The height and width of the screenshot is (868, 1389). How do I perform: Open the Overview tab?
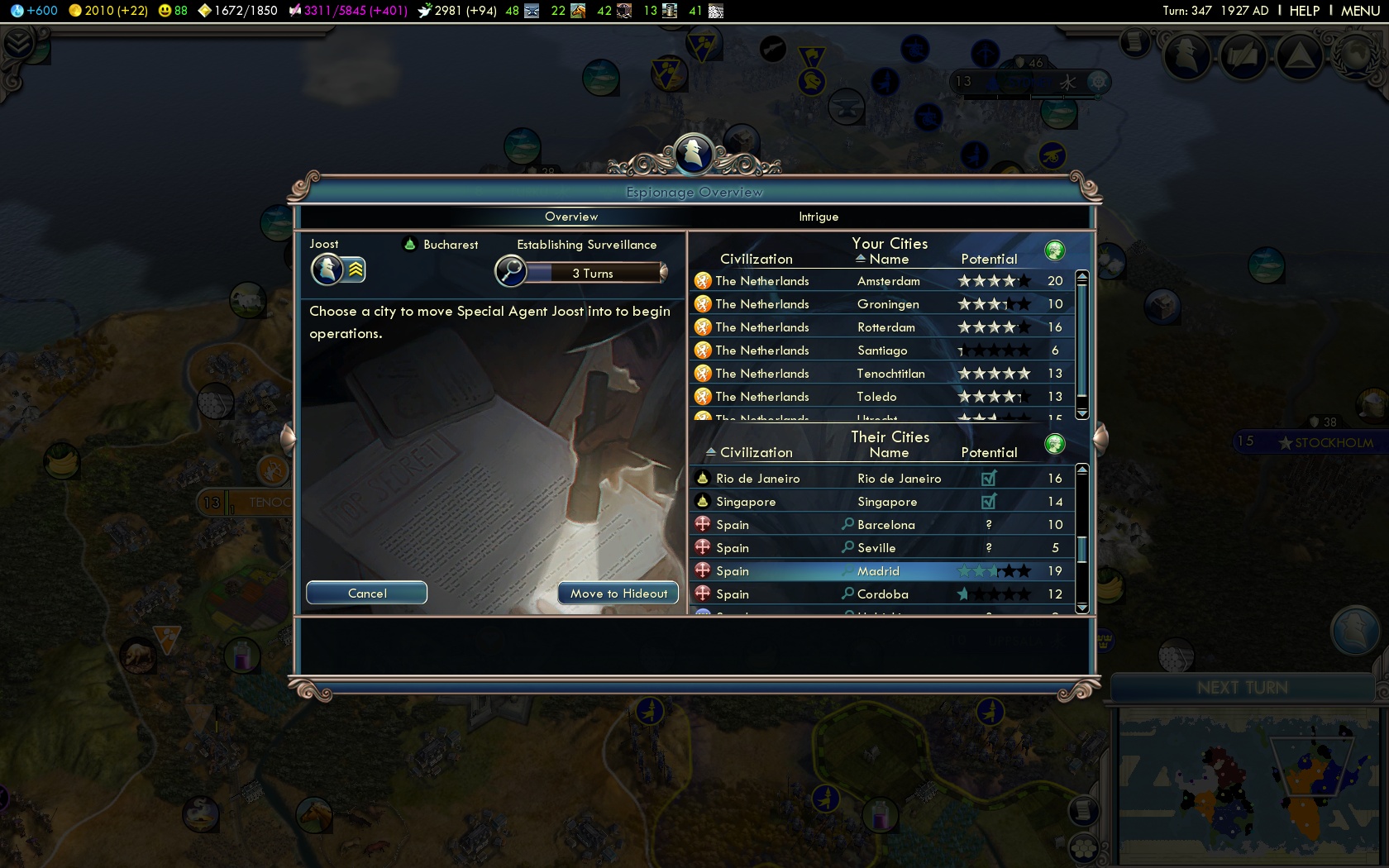570,217
